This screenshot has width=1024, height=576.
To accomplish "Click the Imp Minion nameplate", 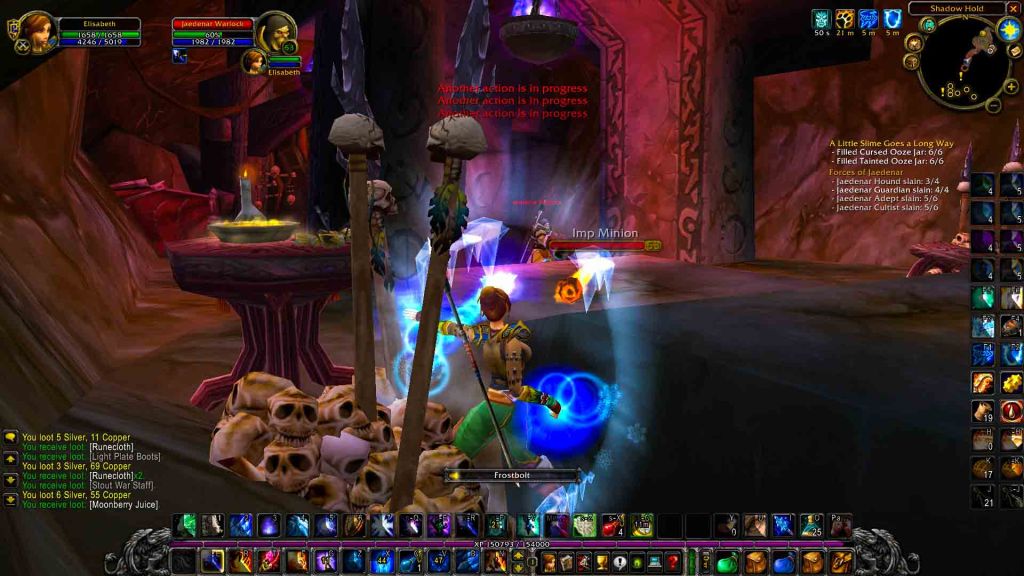I will [604, 234].
